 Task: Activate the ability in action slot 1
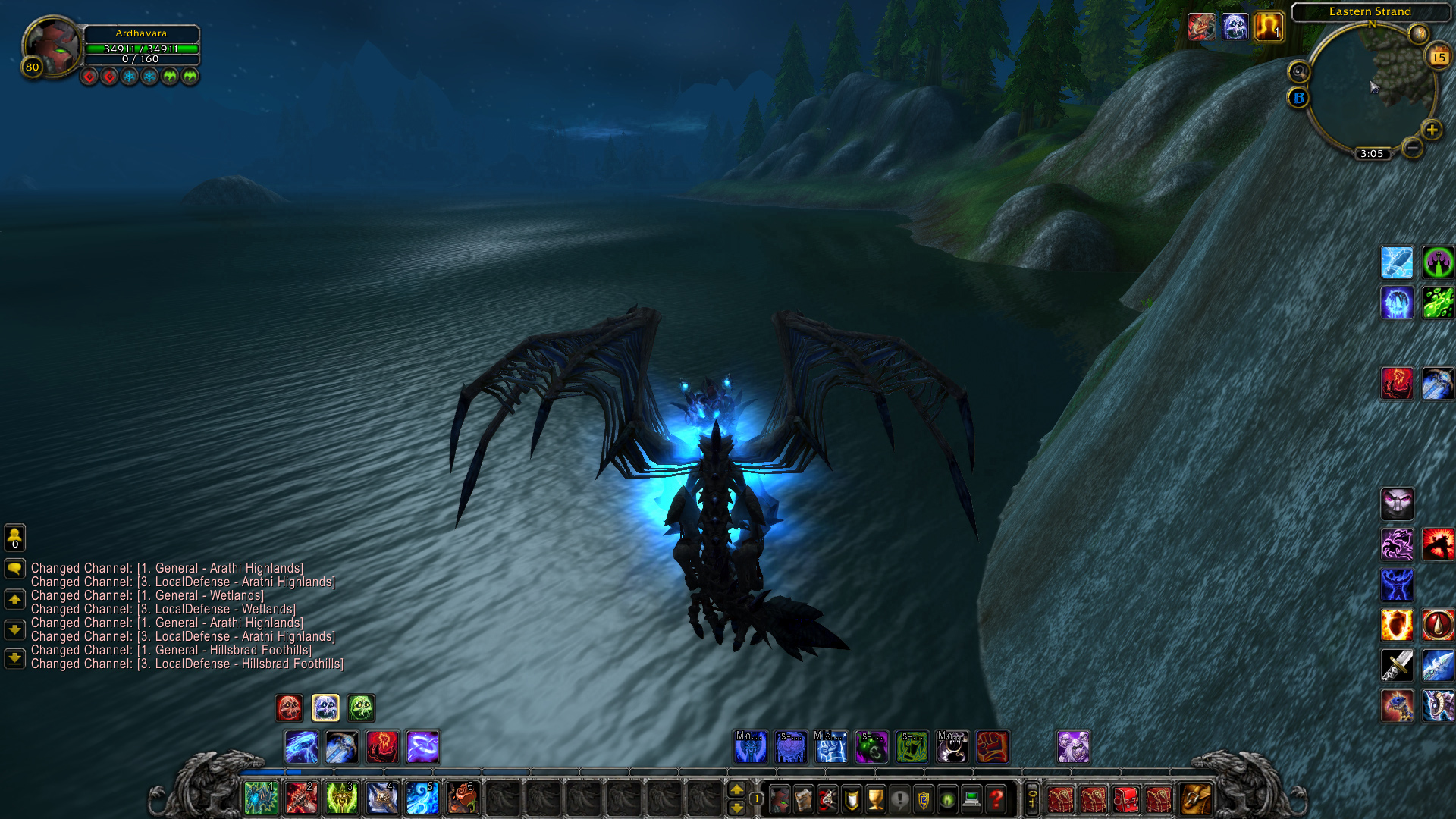(261, 799)
